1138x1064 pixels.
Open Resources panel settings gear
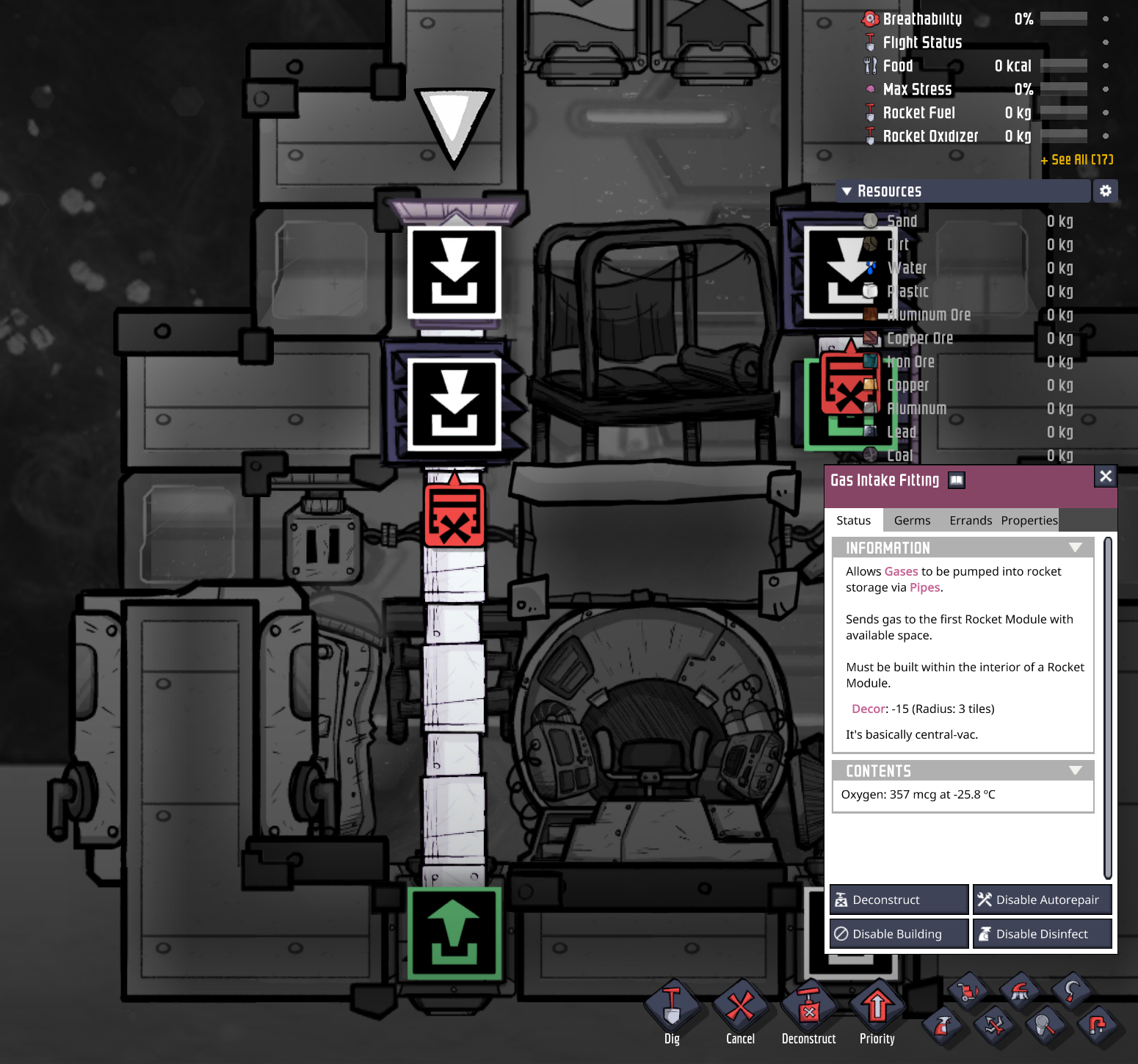tap(1106, 191)
